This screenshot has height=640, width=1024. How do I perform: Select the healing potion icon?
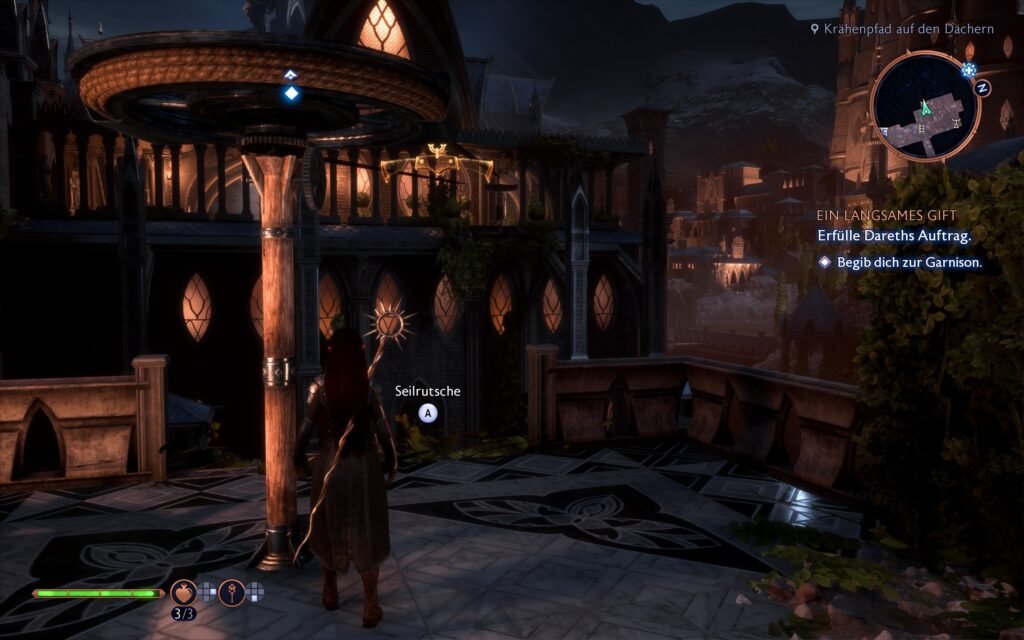tap(183, 592)
